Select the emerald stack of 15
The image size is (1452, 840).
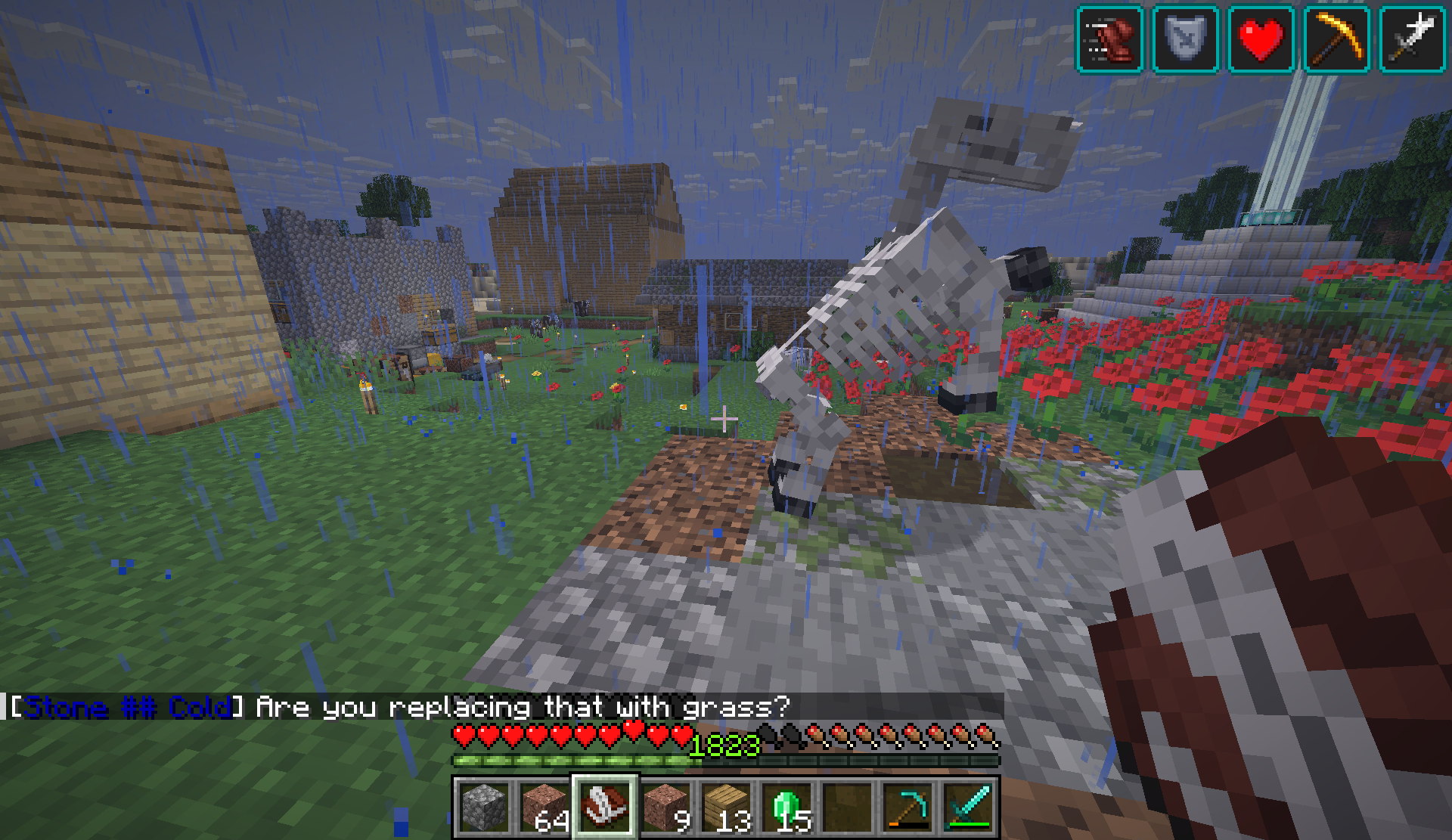point(786,807)
